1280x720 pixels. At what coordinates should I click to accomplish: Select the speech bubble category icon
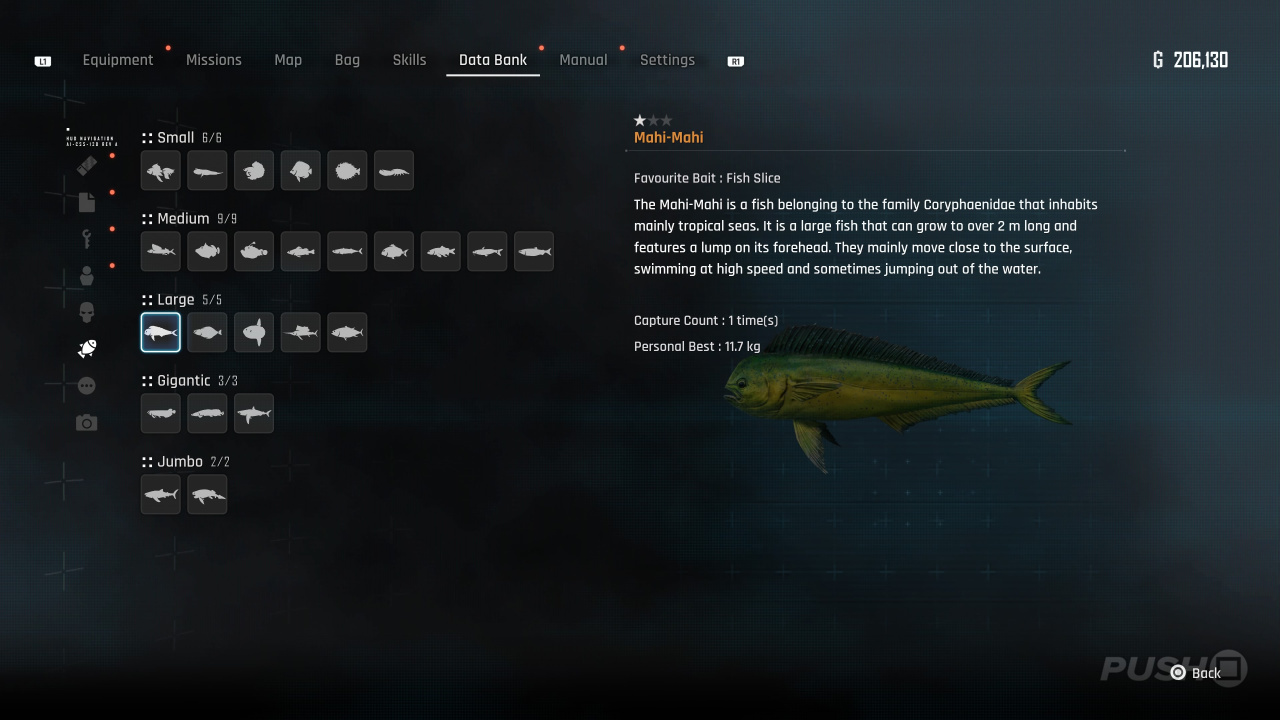click(87, 386)
